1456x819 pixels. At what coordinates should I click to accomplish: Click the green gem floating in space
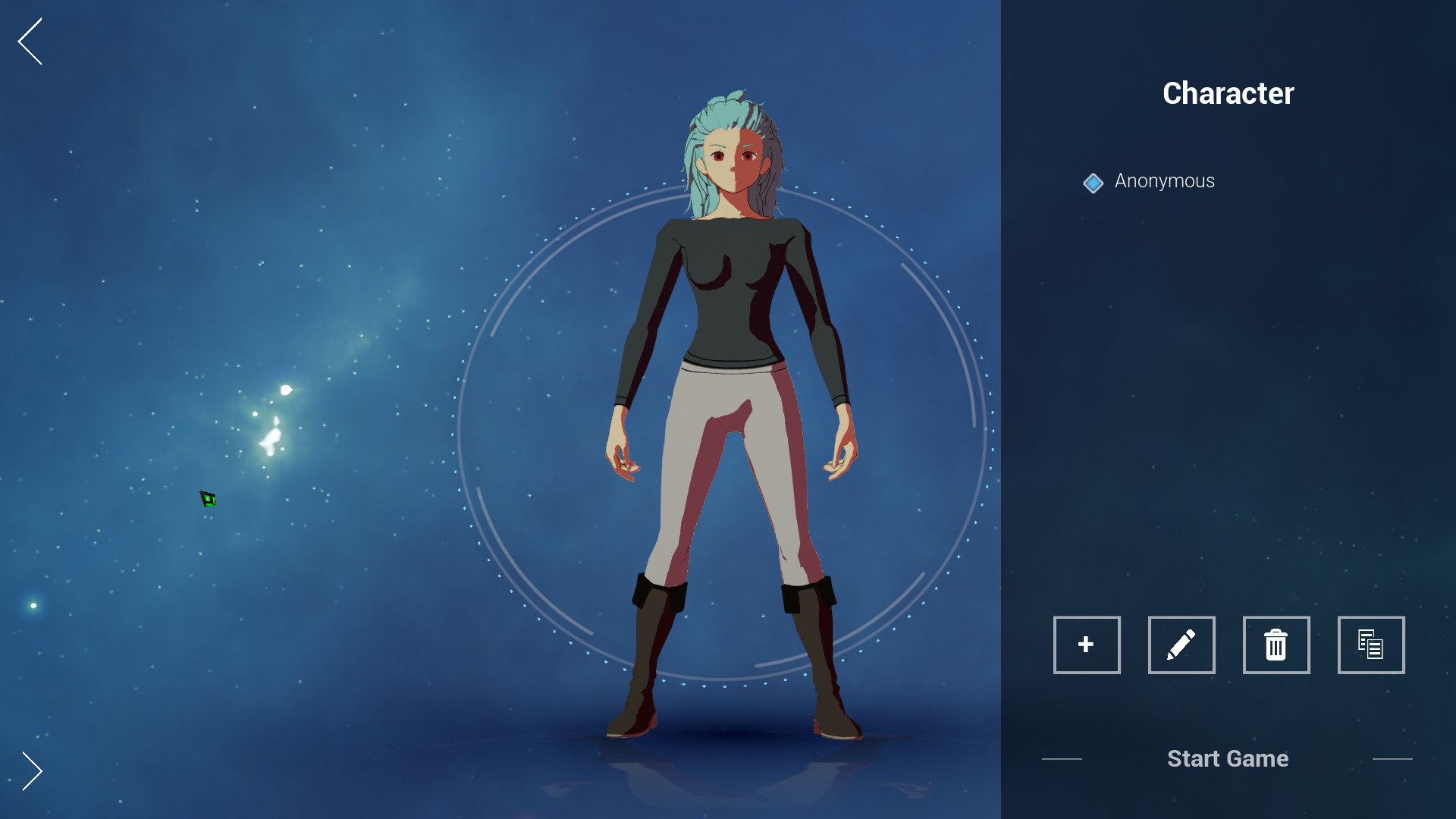207,498
